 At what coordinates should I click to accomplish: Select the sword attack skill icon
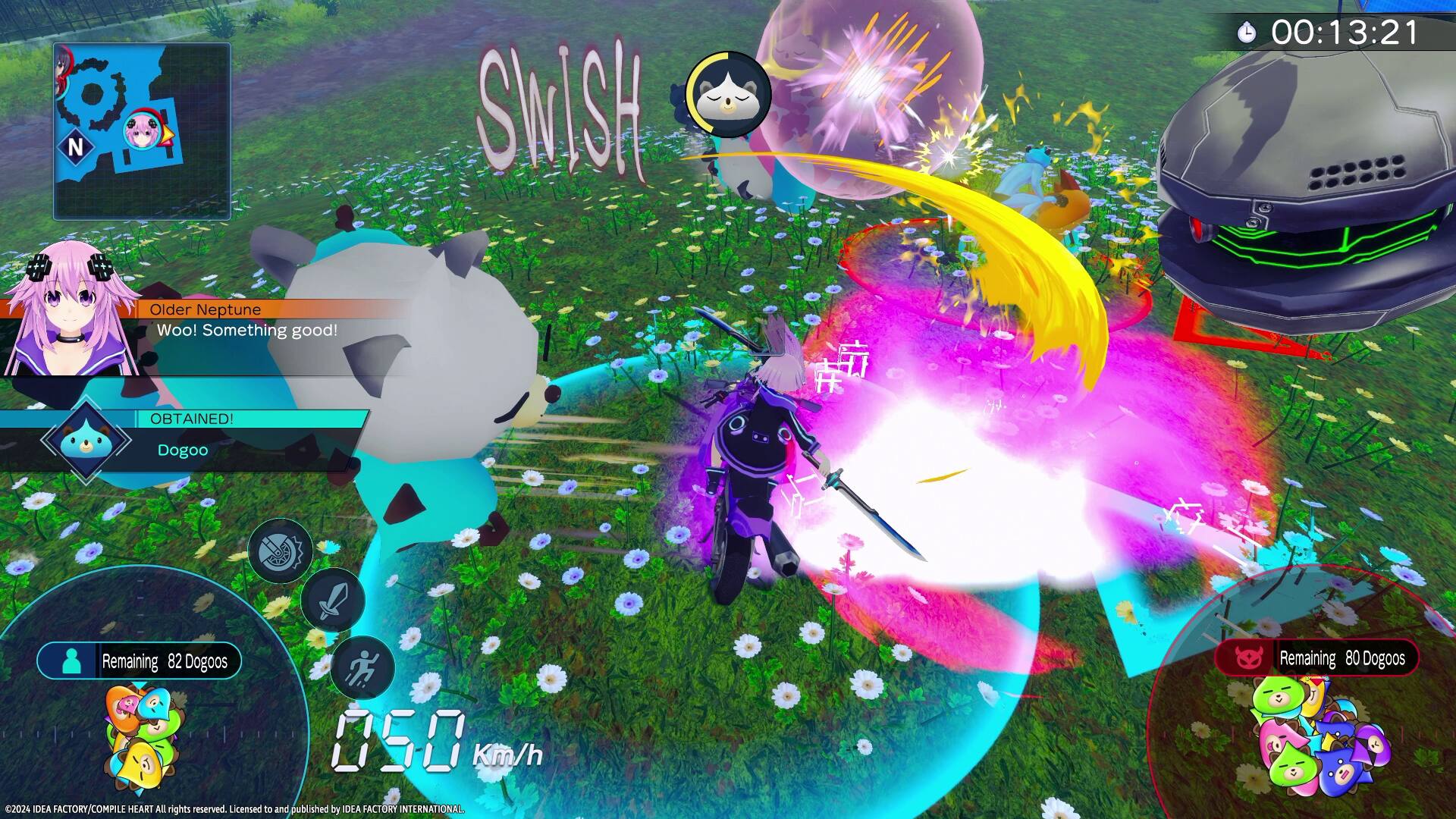334,602
